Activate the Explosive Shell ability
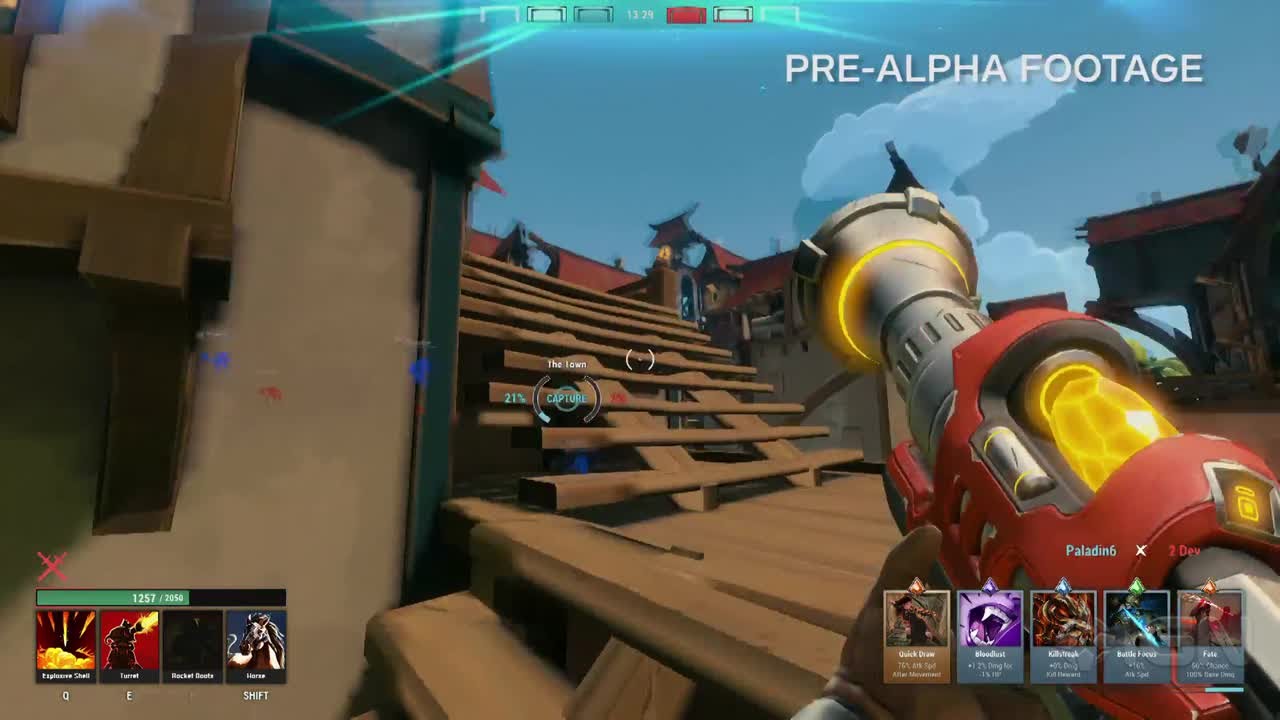Image resolution: width=1280 pixels, height=720 pixels. 66,640
